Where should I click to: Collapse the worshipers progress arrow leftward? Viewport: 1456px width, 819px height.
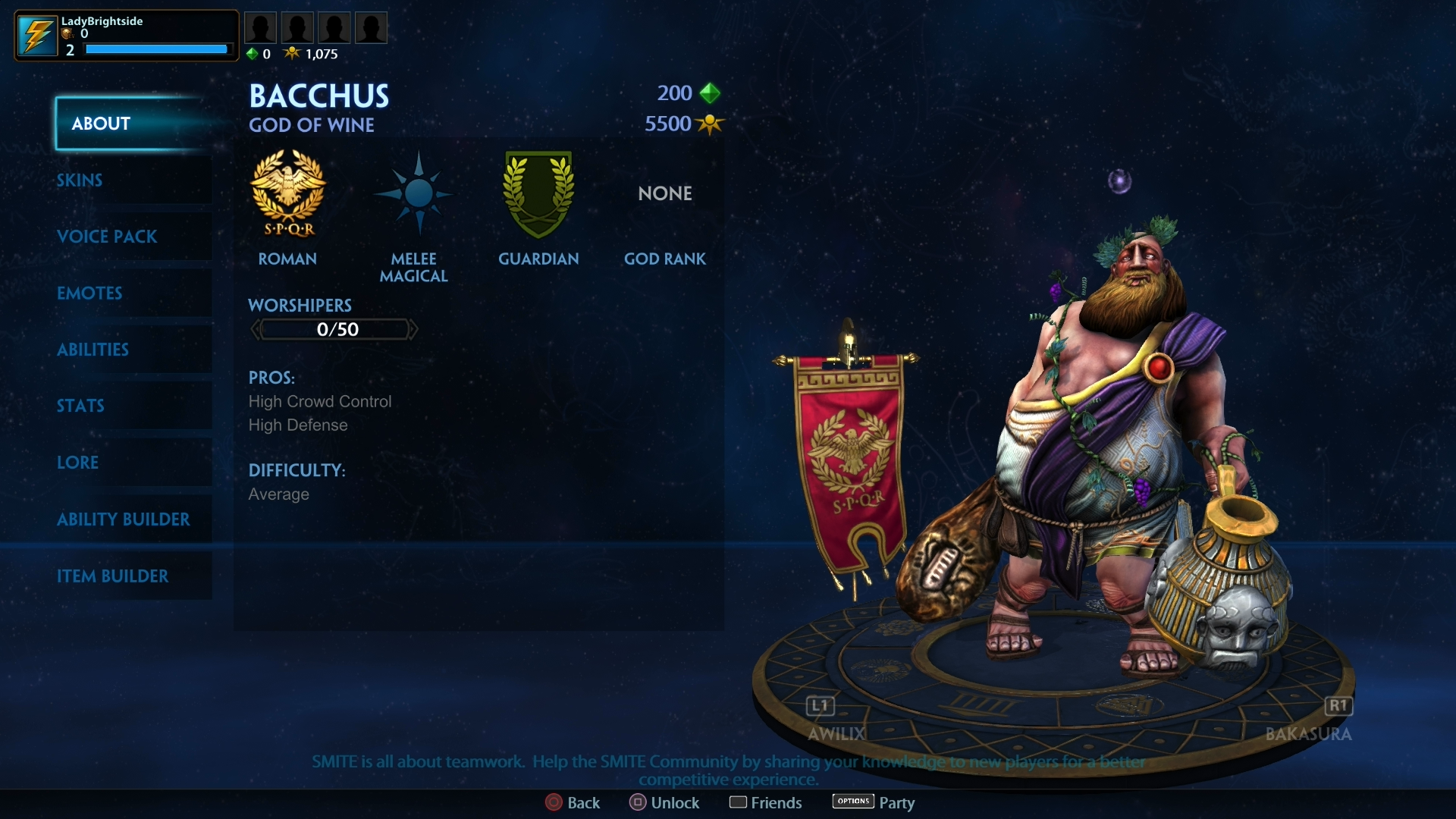pos(256,329)
